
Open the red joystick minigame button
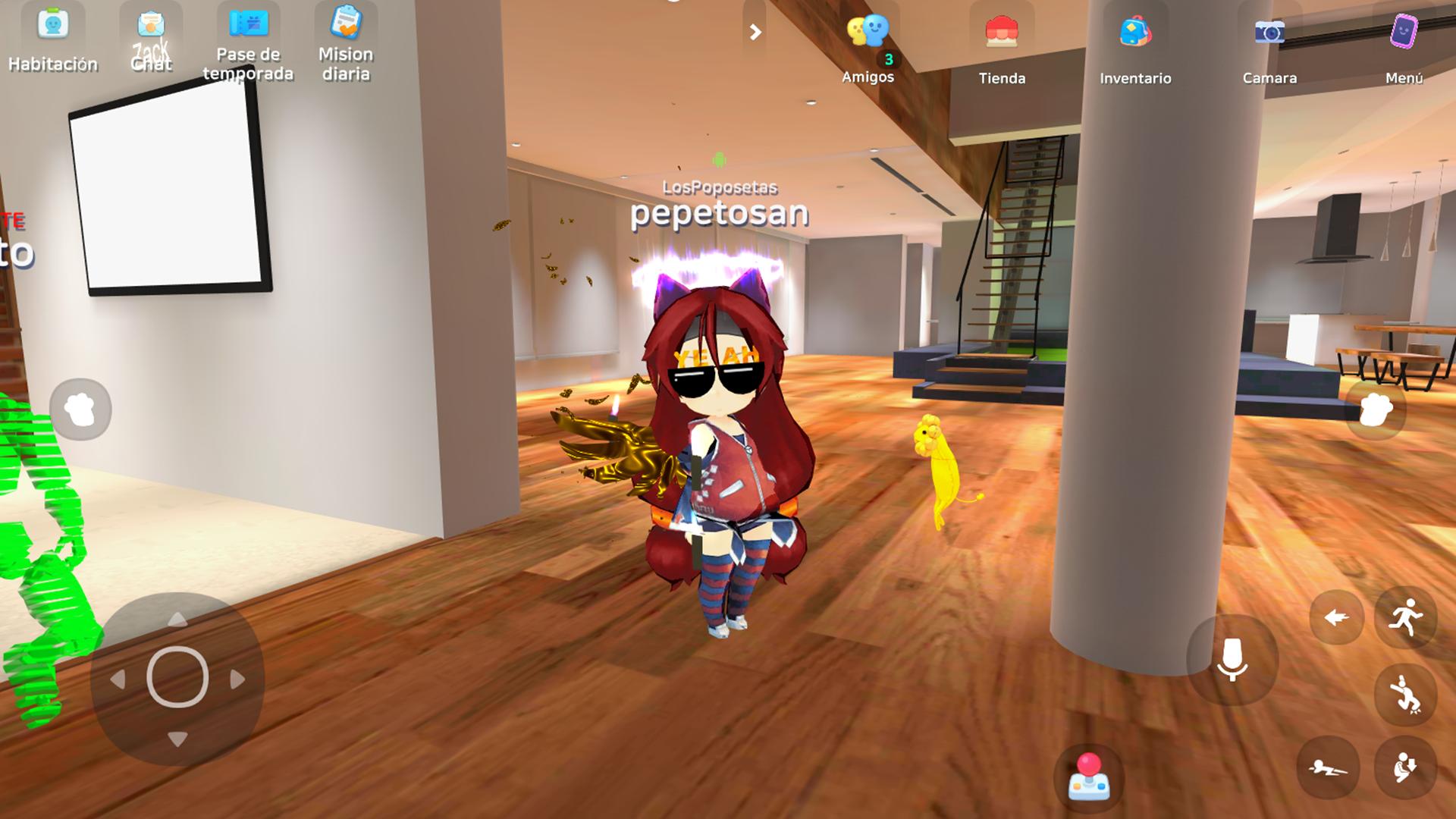click(1088, 777)
